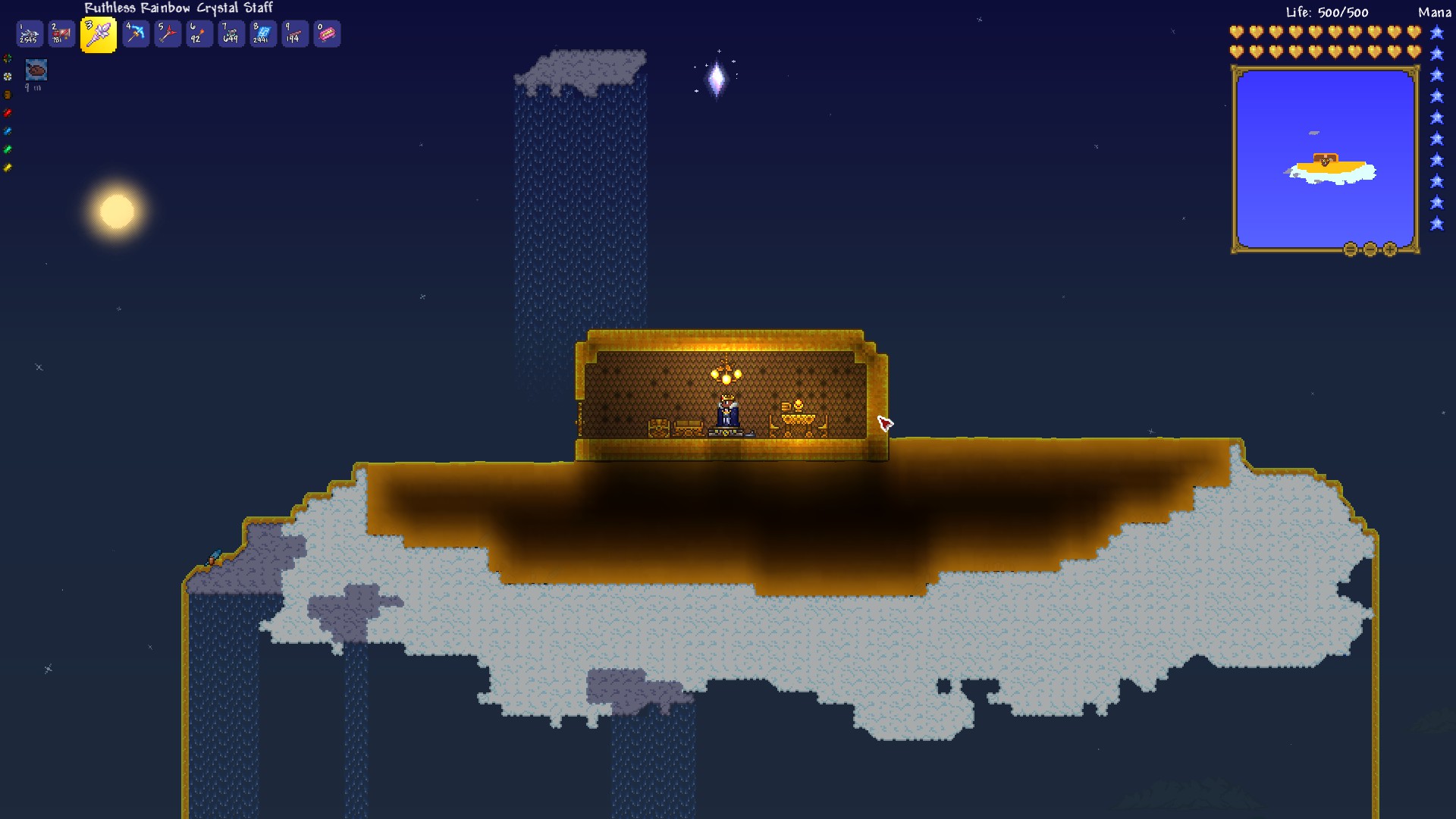1456x819 pixels.
Task: Click the Well Fed food buff icon
Action: [x=36, y=71]
